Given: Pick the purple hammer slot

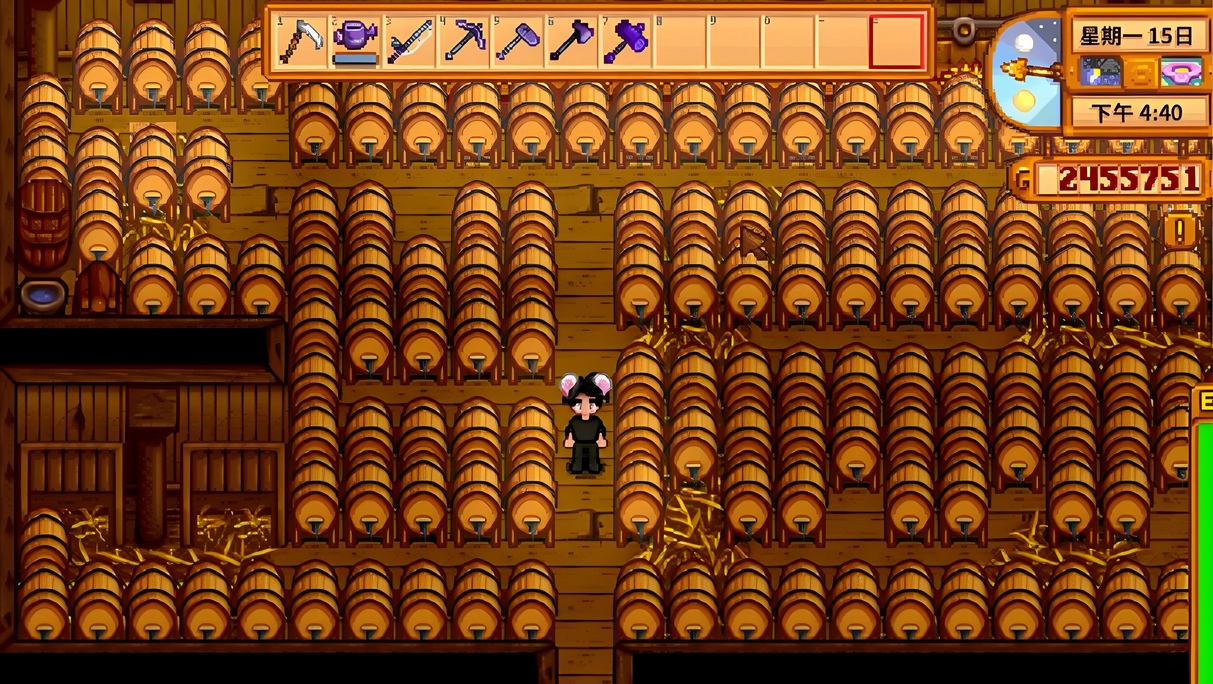Looking at the screenshot, I should [x=626, y=42].
